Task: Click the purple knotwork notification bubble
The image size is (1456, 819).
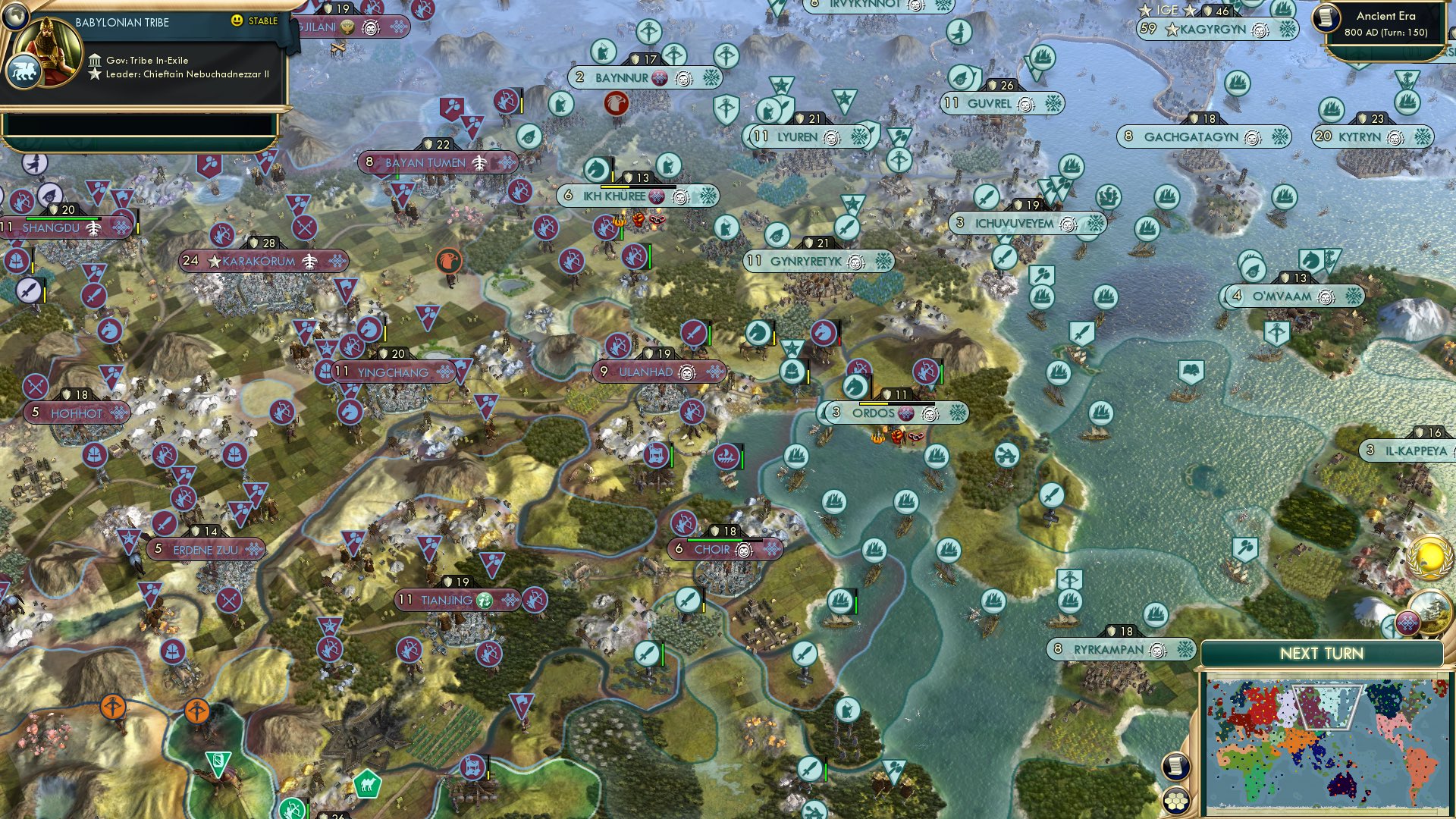Action: click(x=1407, y=623)
